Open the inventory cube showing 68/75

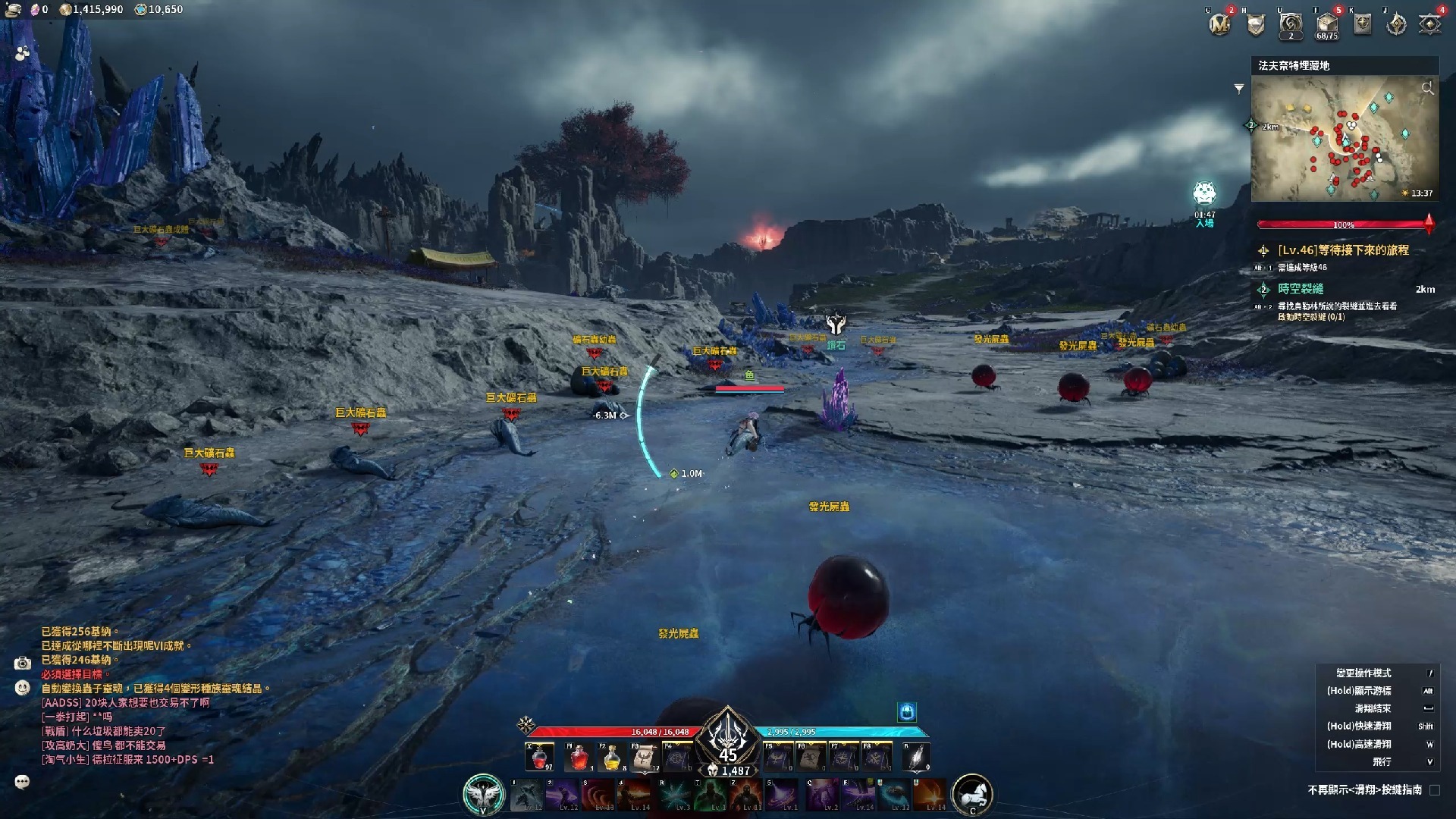[x=1327, y=24]
